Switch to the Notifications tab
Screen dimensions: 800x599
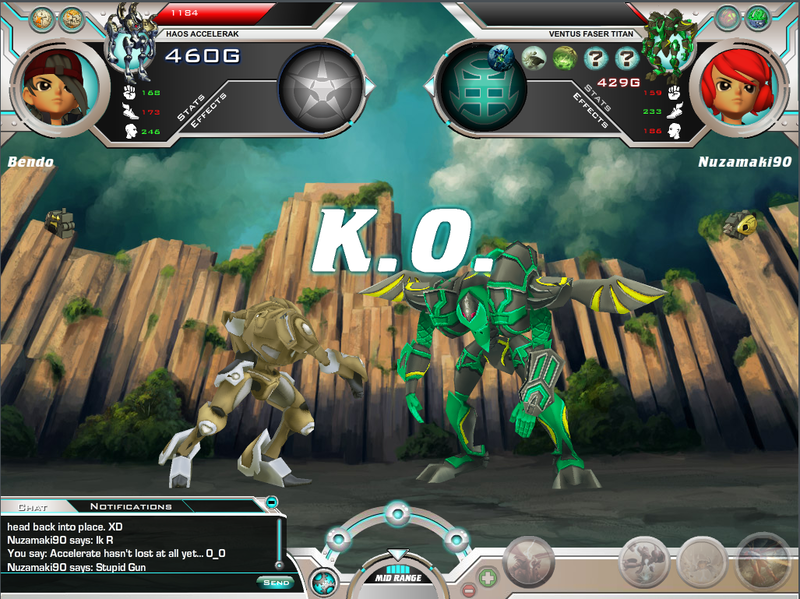click(x=130, y=507)
